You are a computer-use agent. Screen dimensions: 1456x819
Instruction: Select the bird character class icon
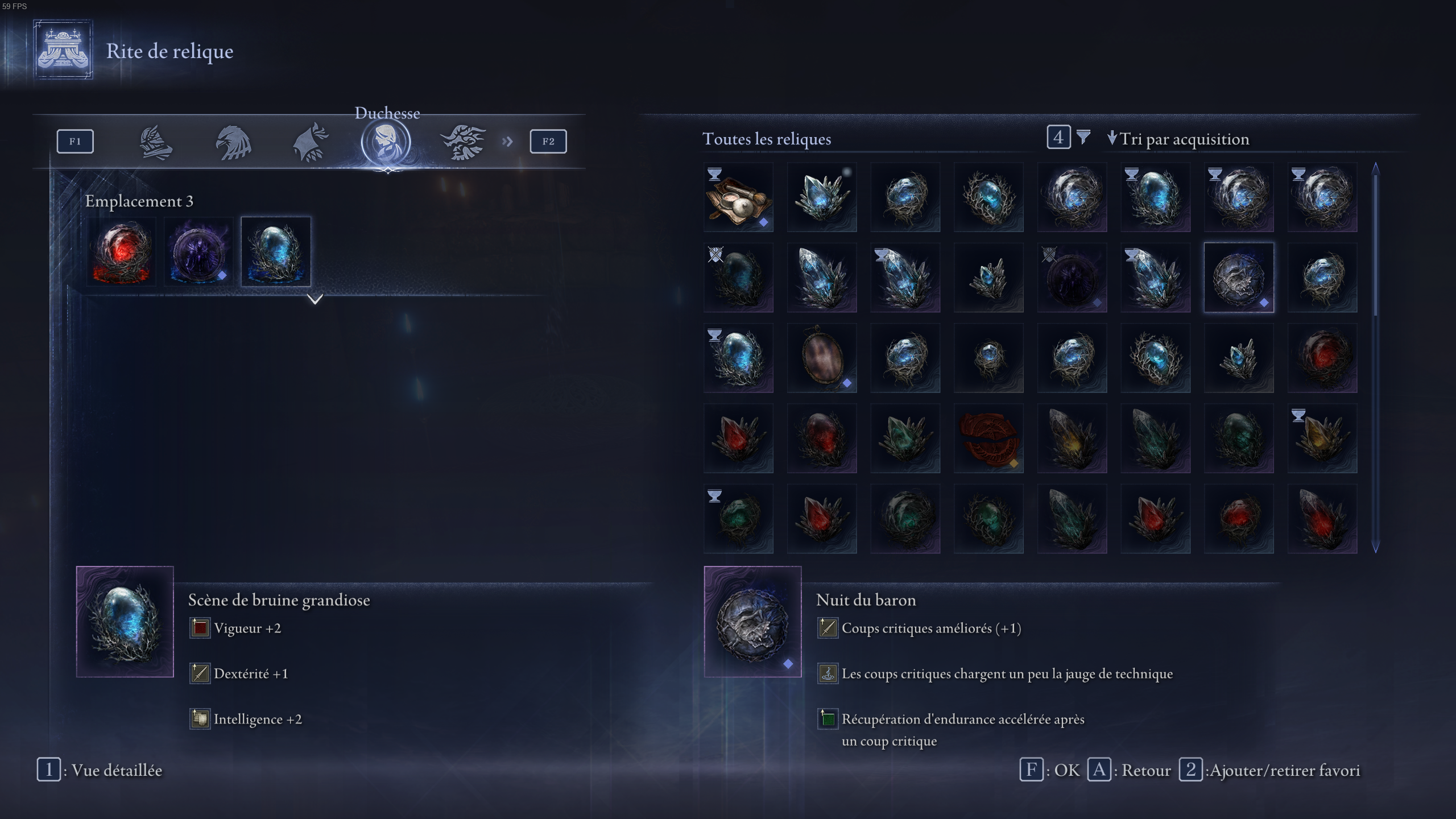click(x=234, y=142)
